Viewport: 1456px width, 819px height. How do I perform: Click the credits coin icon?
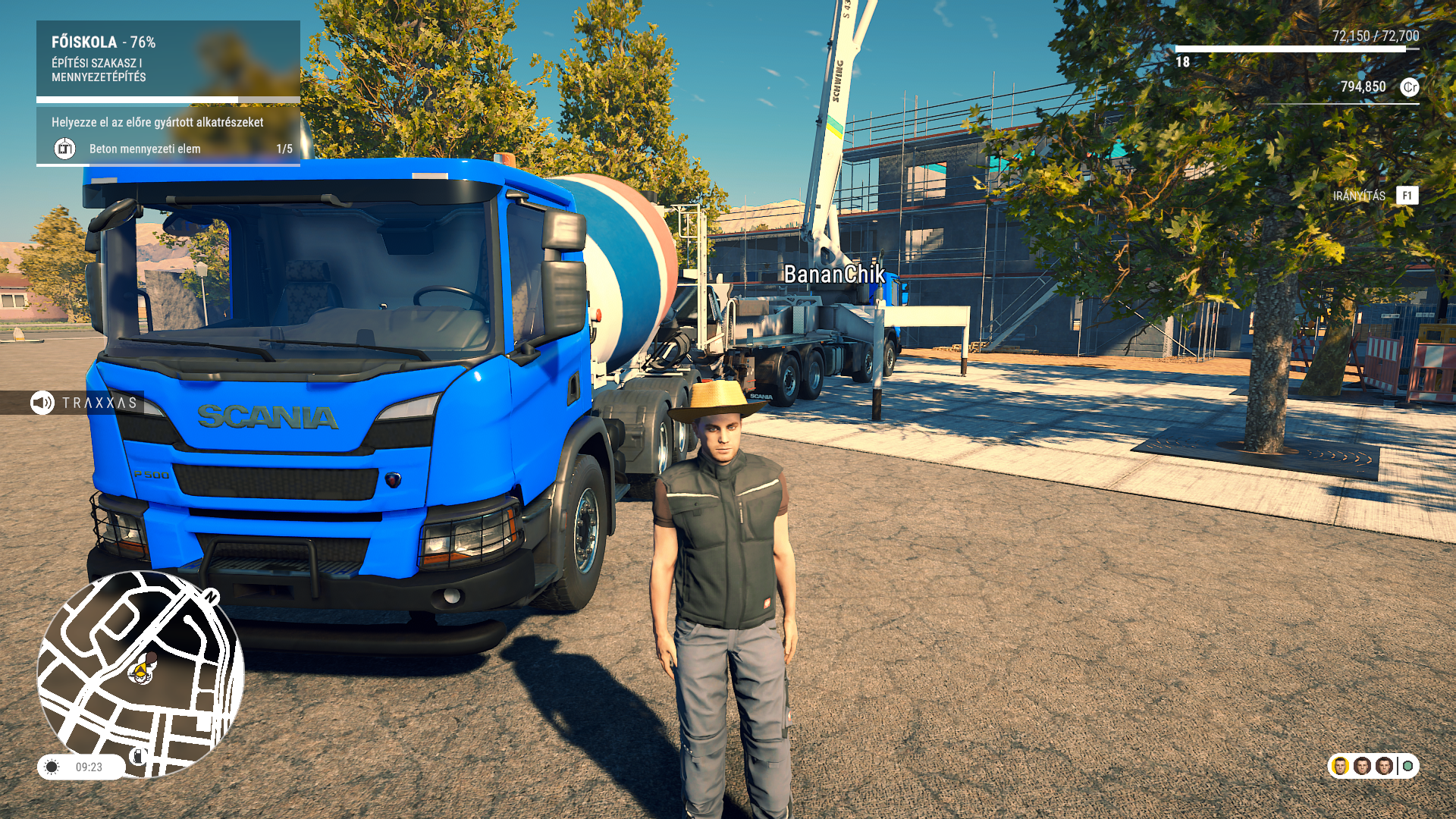pyautogui.click(x=1409, y=87)
